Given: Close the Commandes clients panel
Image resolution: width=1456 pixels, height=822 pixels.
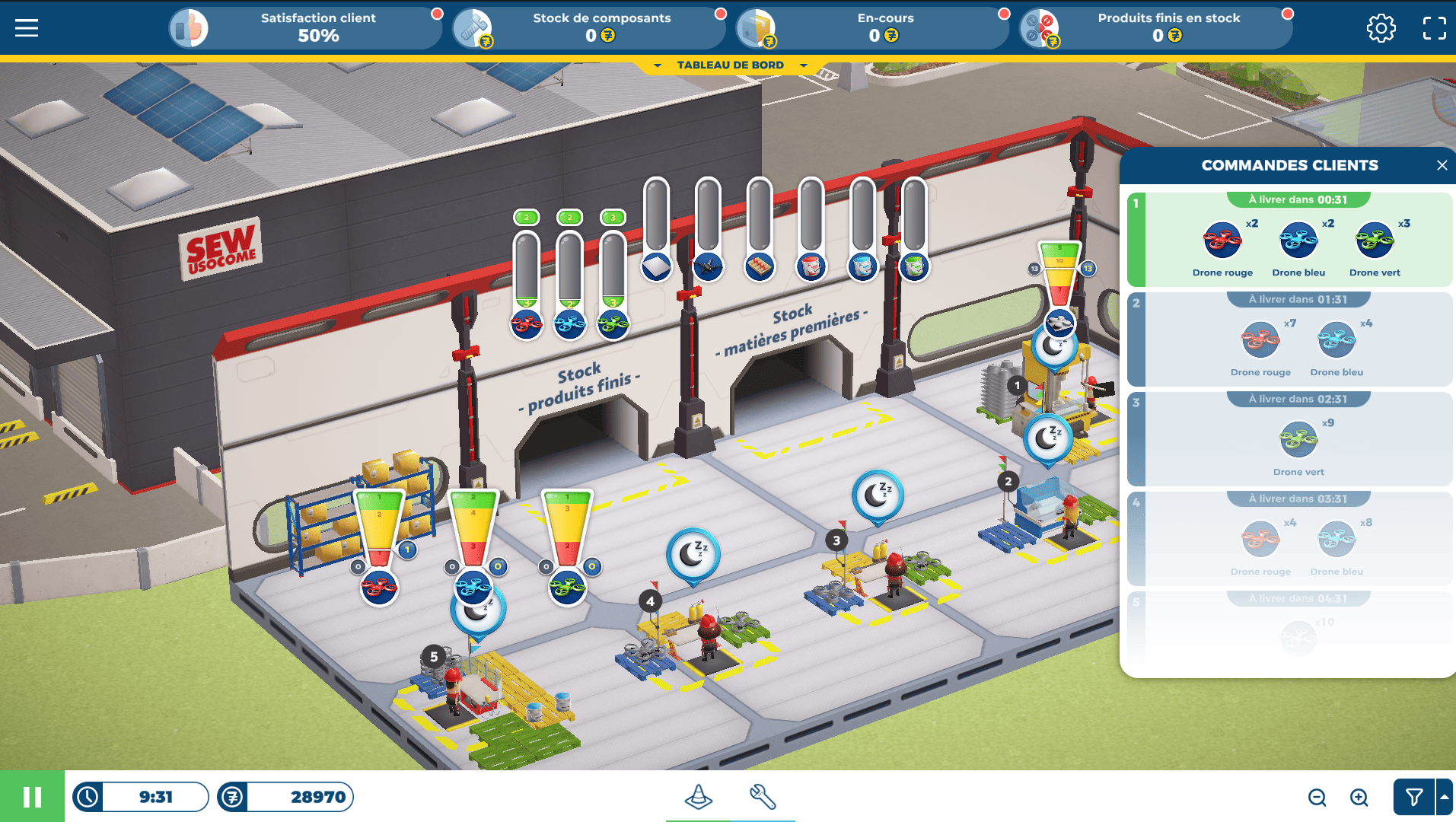Looking at the screenshot, I should click(1442, 165).
